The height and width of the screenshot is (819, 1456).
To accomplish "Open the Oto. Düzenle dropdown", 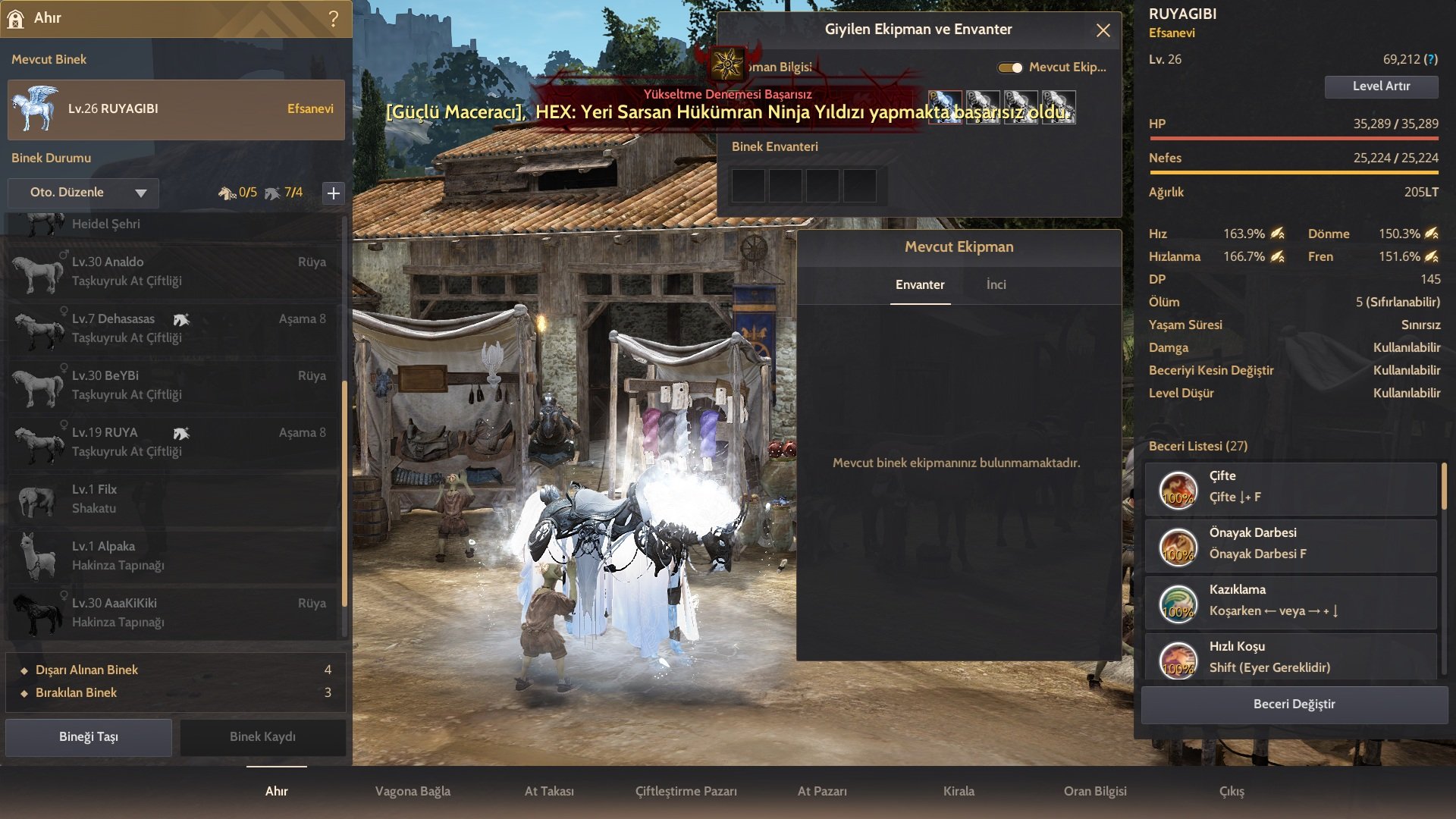I will tap(83, 193).
